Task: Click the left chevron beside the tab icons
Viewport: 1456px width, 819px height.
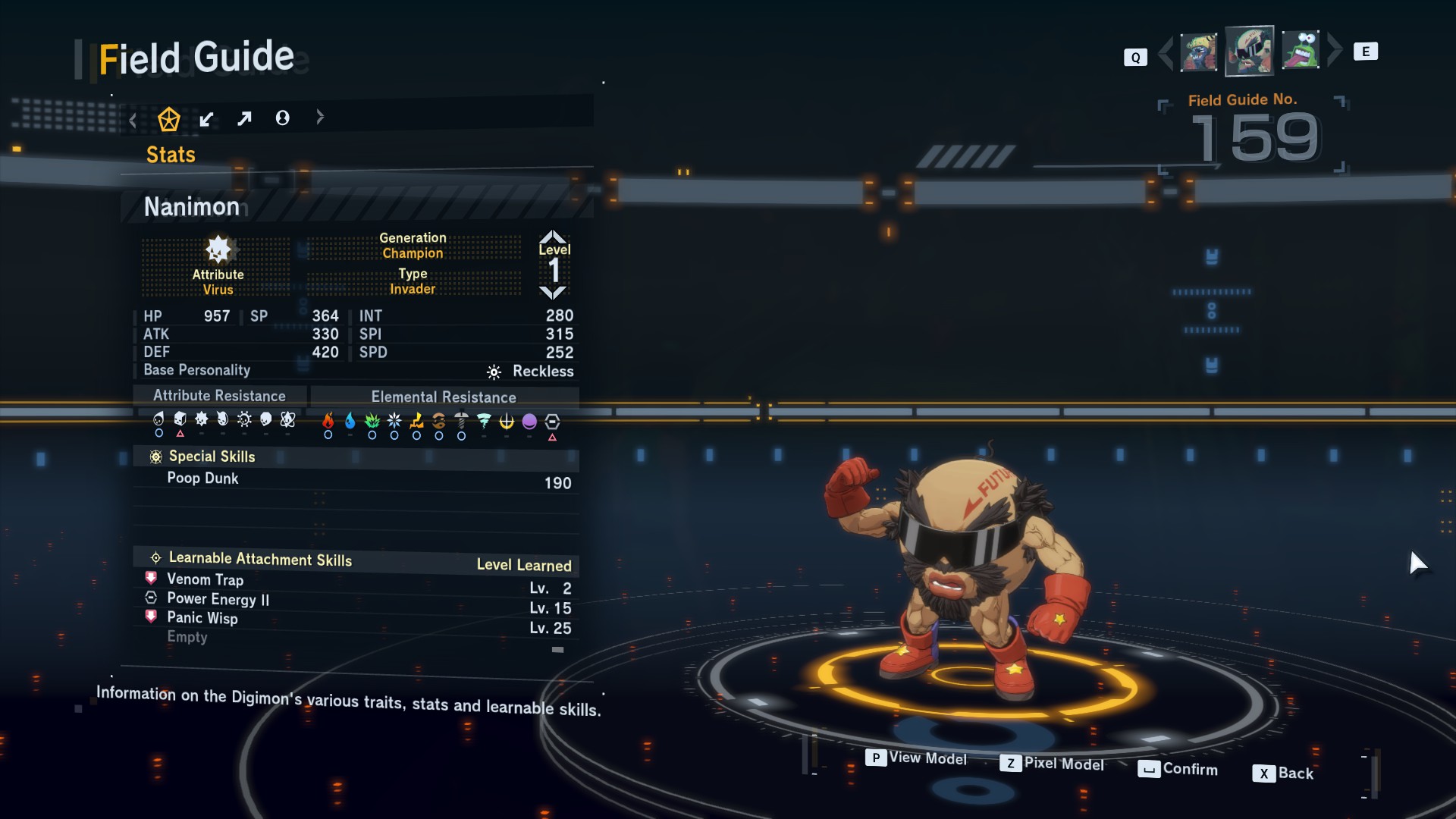Action: point(133,120)
